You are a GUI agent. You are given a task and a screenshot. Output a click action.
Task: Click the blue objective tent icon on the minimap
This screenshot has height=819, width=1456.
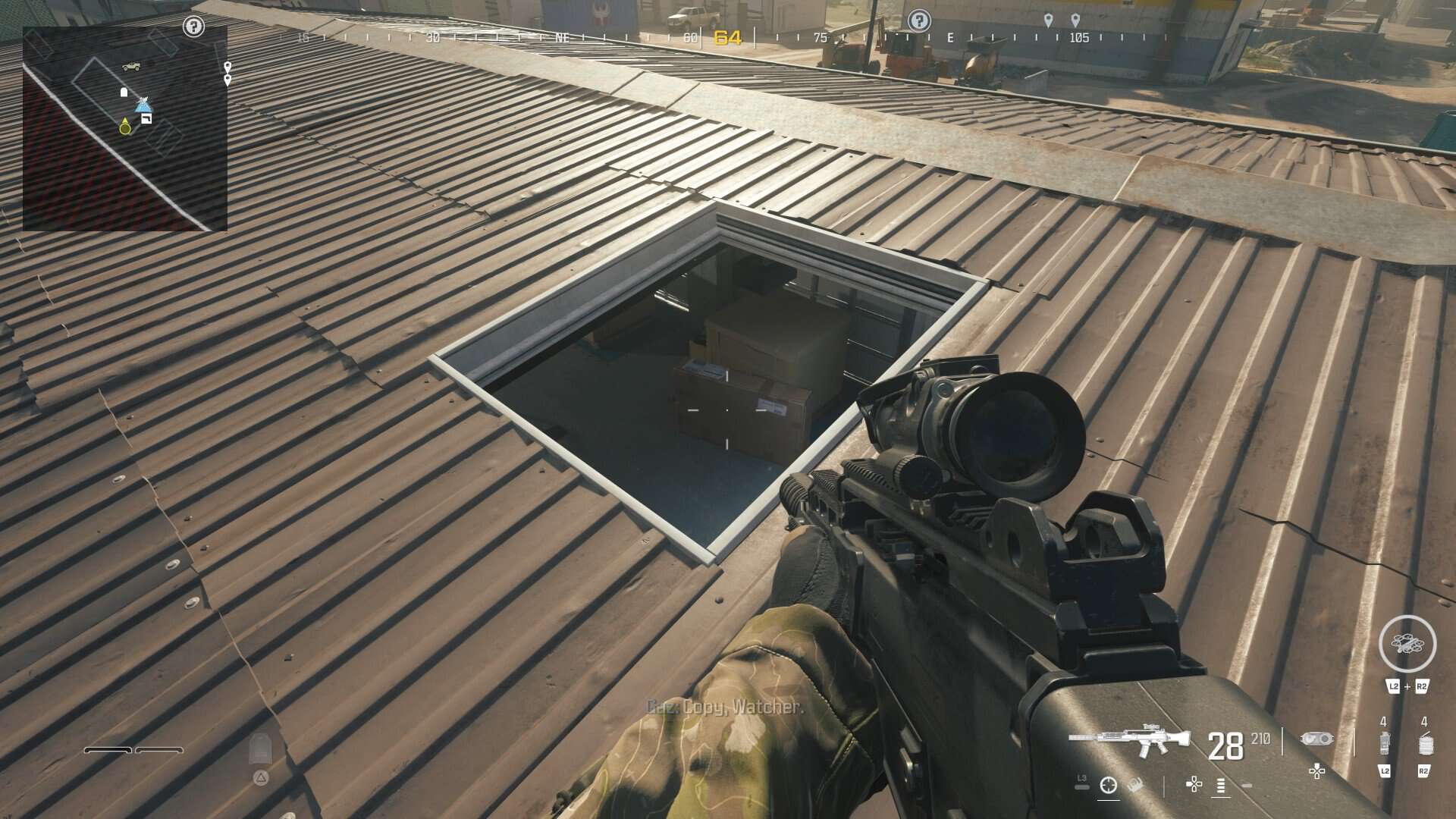(x=143, y=107)
